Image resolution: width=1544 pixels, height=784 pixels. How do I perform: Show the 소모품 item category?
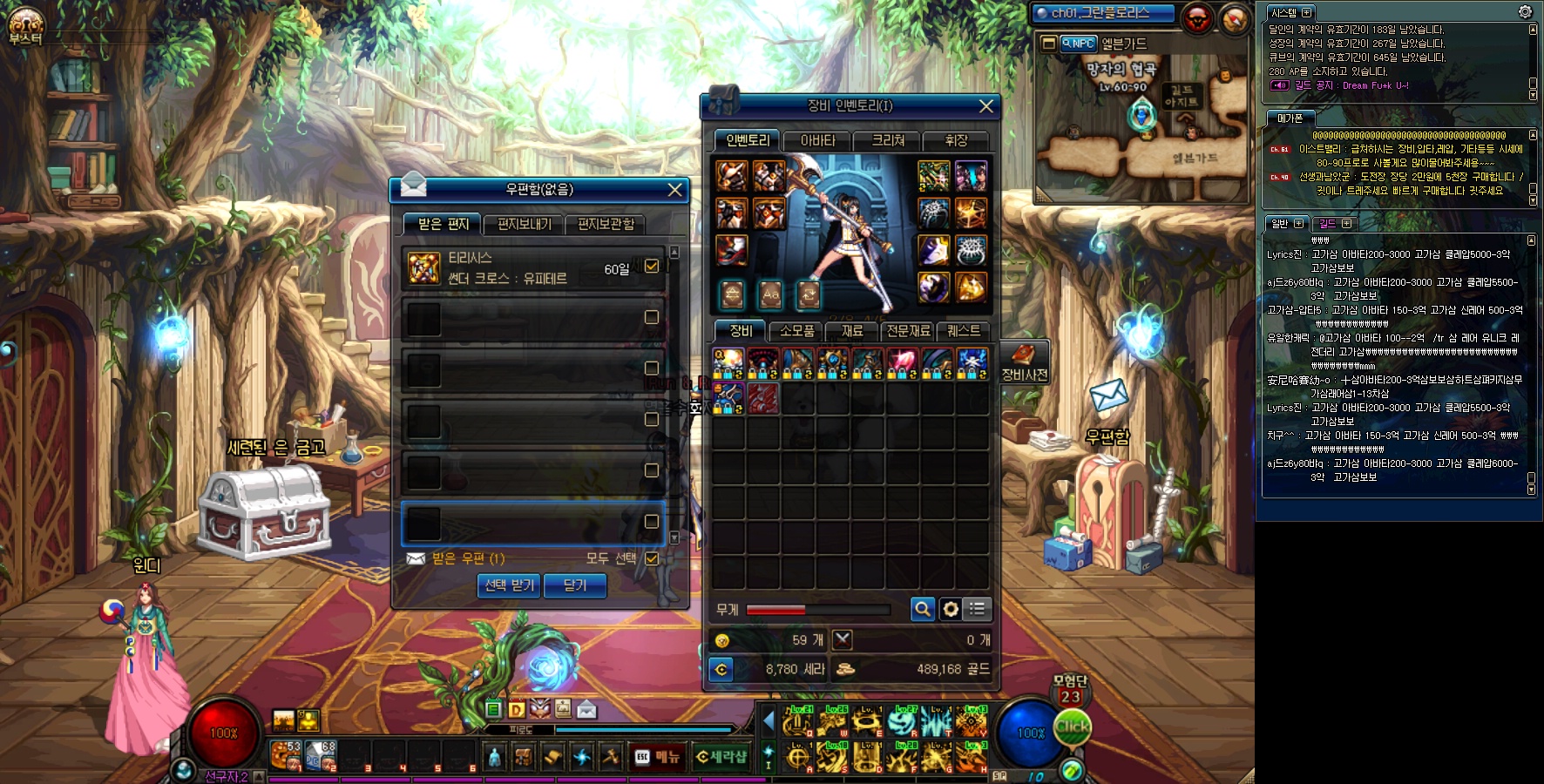coord(796,331)
